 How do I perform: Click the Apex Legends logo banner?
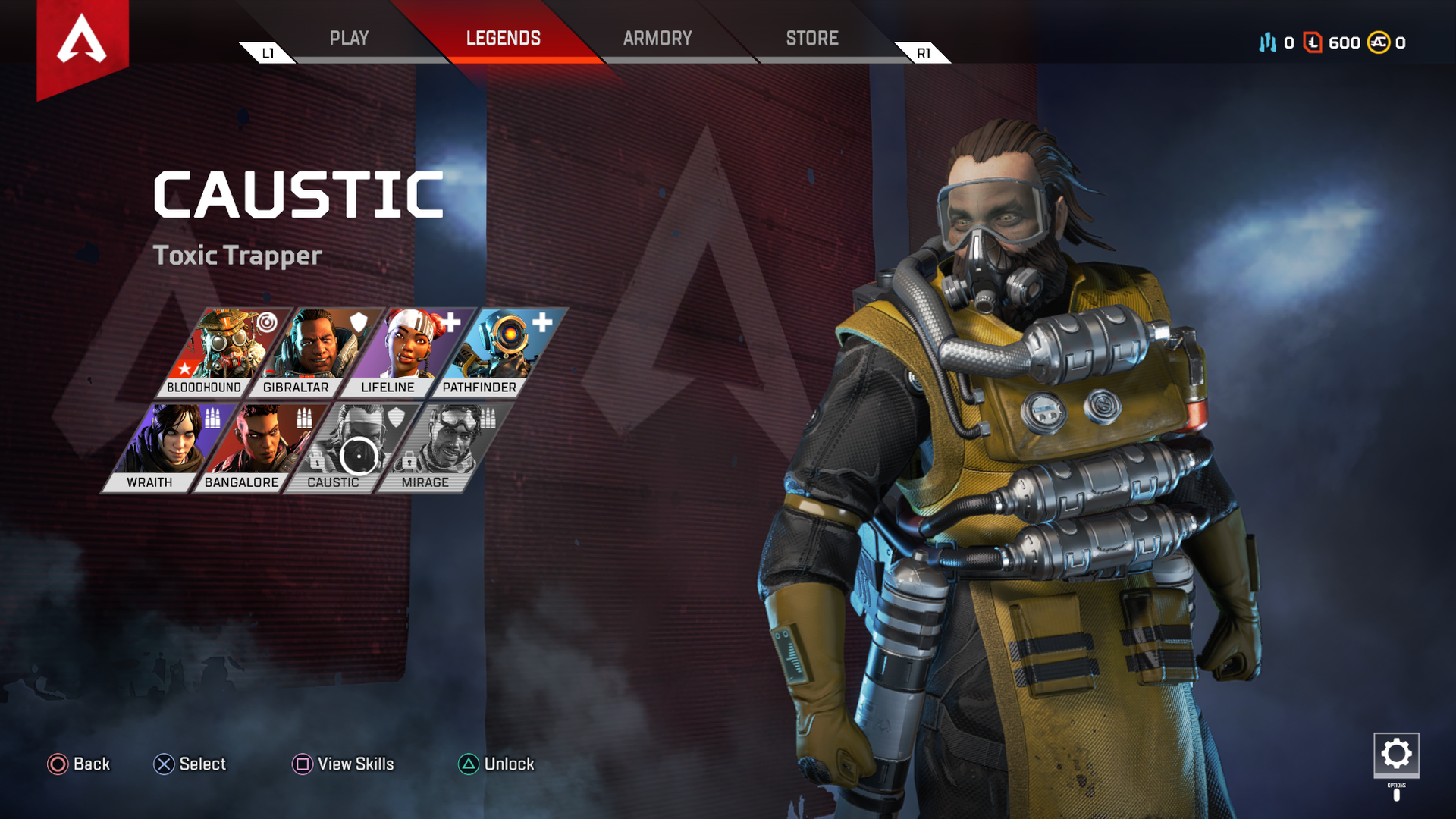tap(82, 42)
